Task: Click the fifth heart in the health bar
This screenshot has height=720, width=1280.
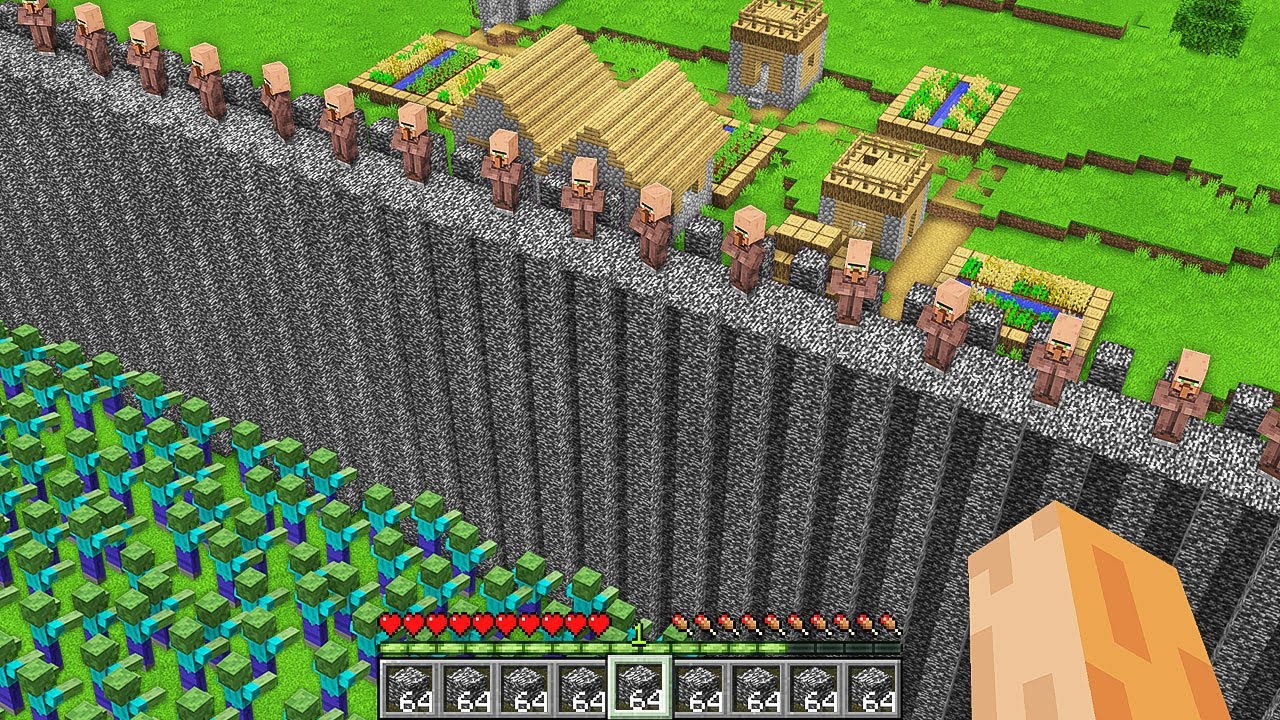Action: pos(481,621)
